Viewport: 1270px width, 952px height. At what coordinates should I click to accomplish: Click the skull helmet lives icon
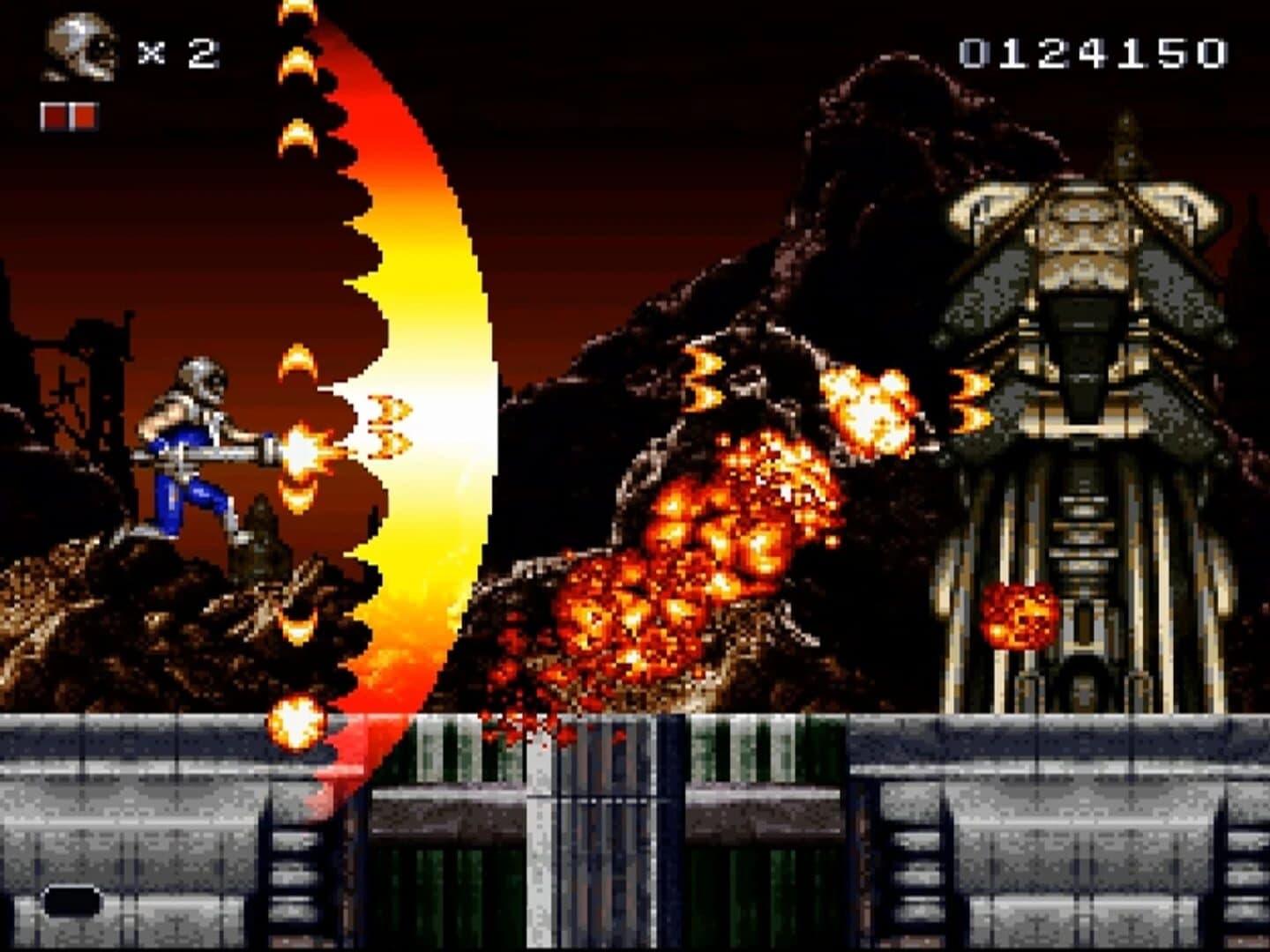point(81,48)
